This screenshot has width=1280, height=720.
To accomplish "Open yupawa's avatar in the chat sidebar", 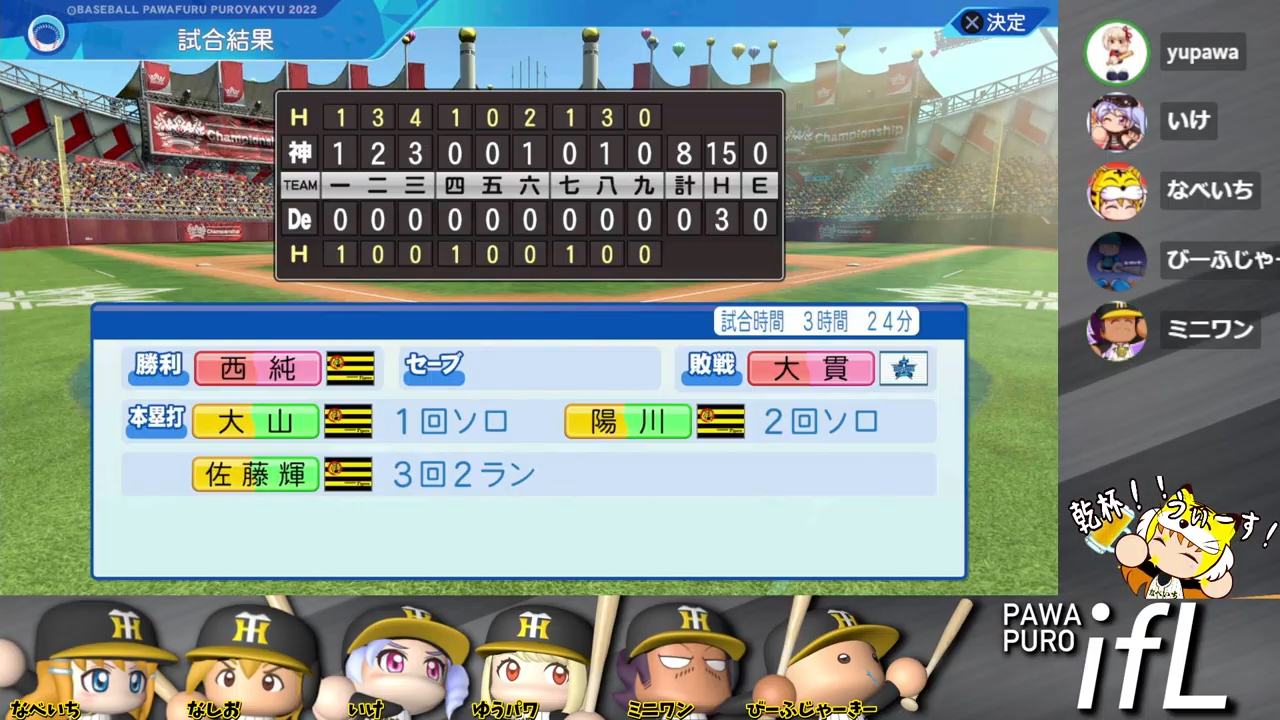I will point(1115,53).
